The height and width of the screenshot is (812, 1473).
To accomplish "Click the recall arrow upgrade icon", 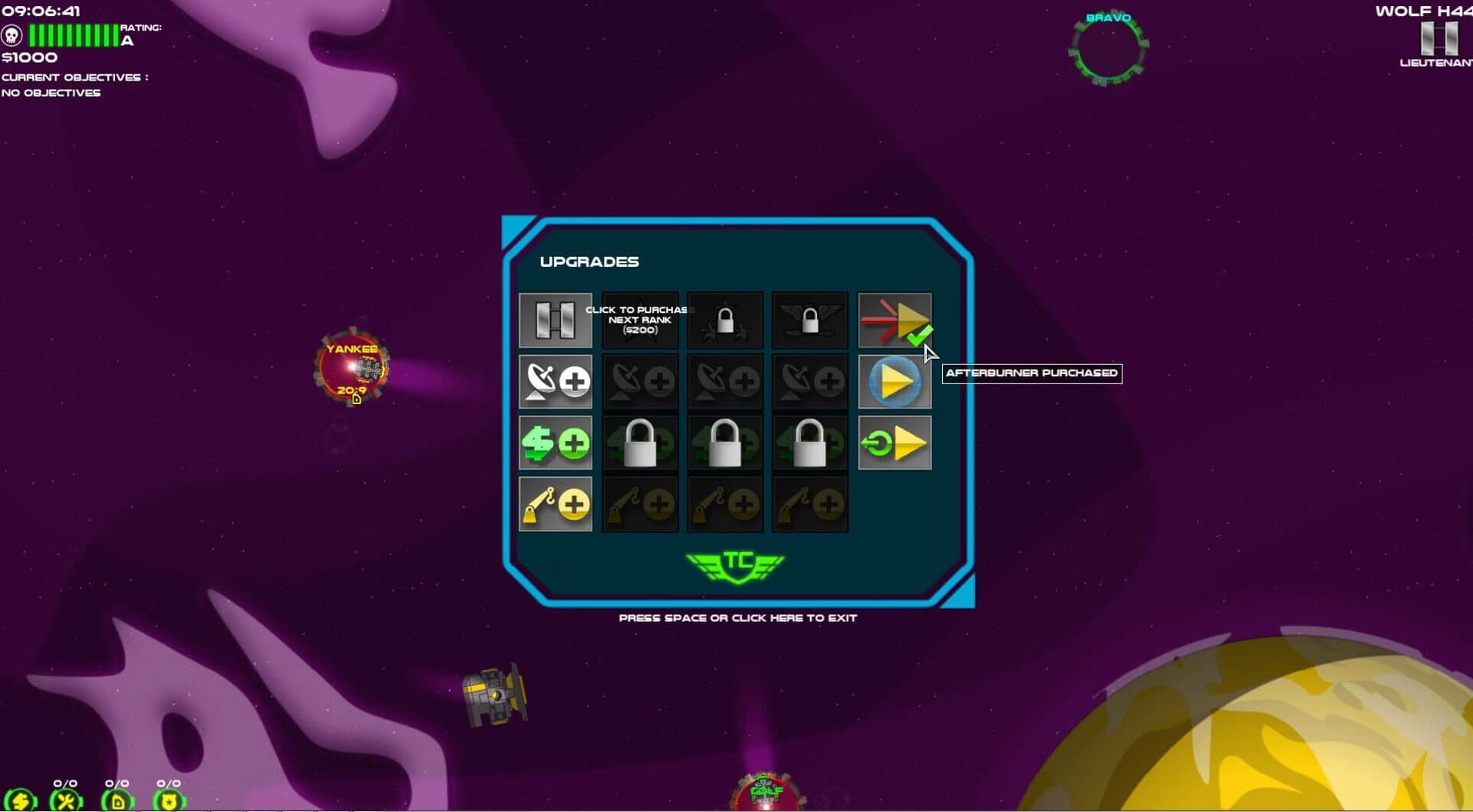I will click(x=895, y=442).
